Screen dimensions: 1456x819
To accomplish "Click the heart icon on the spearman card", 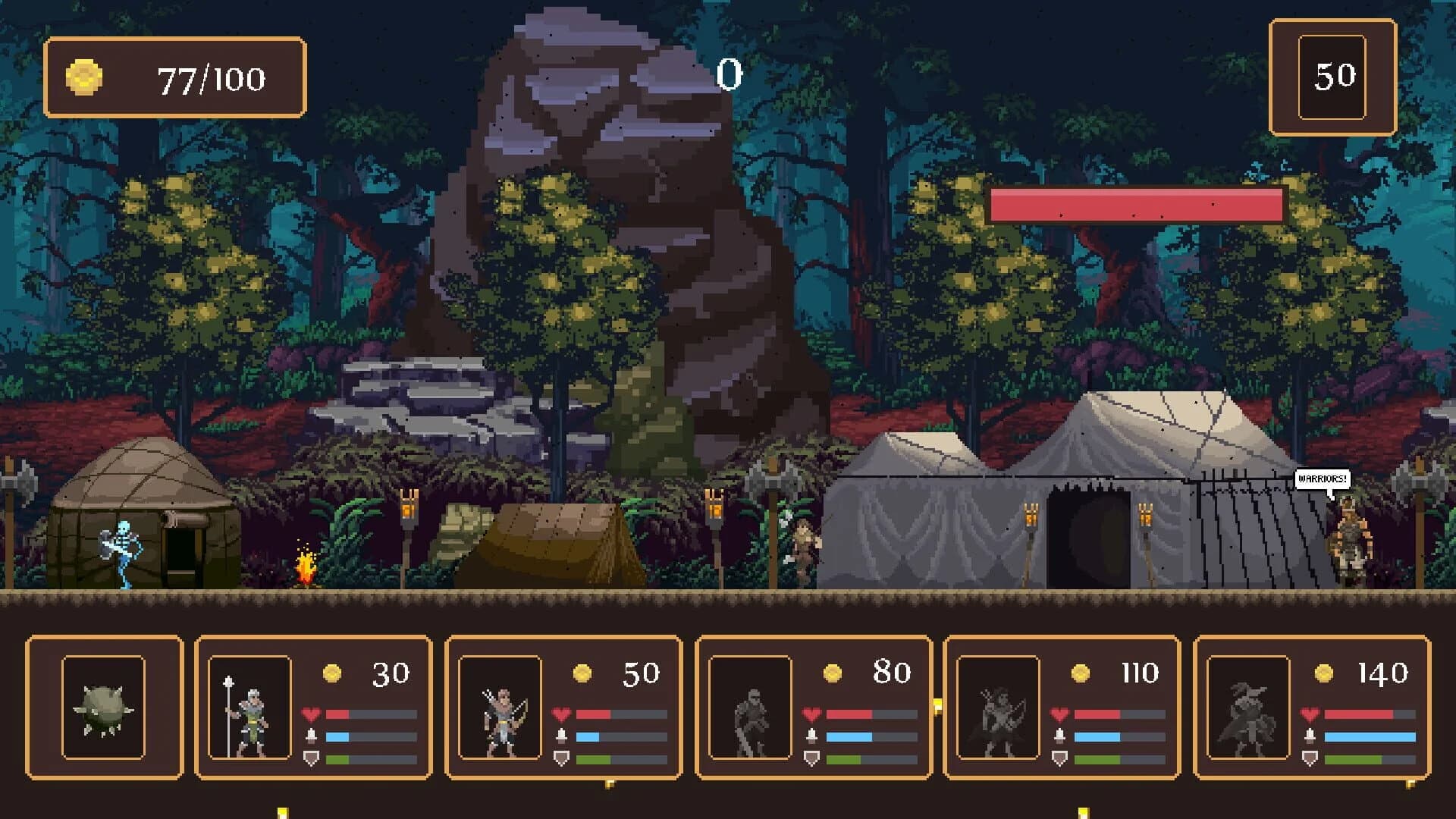I will 309,714.
